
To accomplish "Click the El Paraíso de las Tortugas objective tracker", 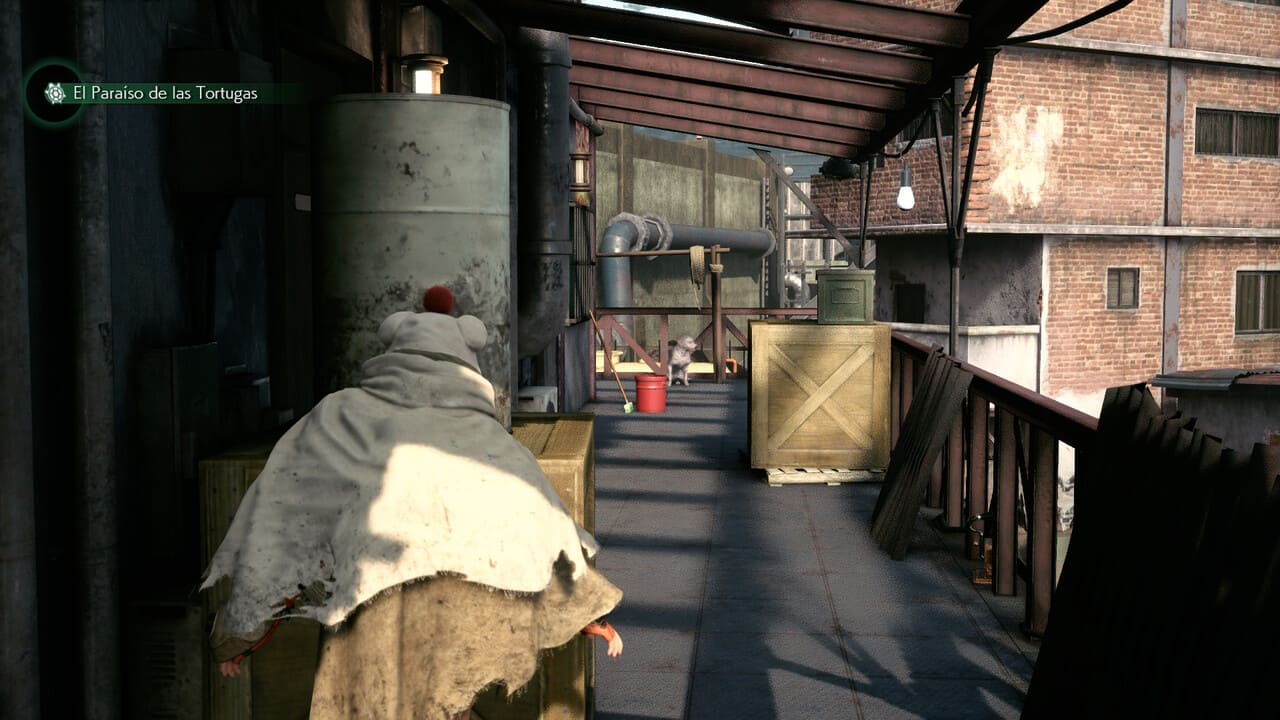I will pyautogui.click(x=165, y=94).
